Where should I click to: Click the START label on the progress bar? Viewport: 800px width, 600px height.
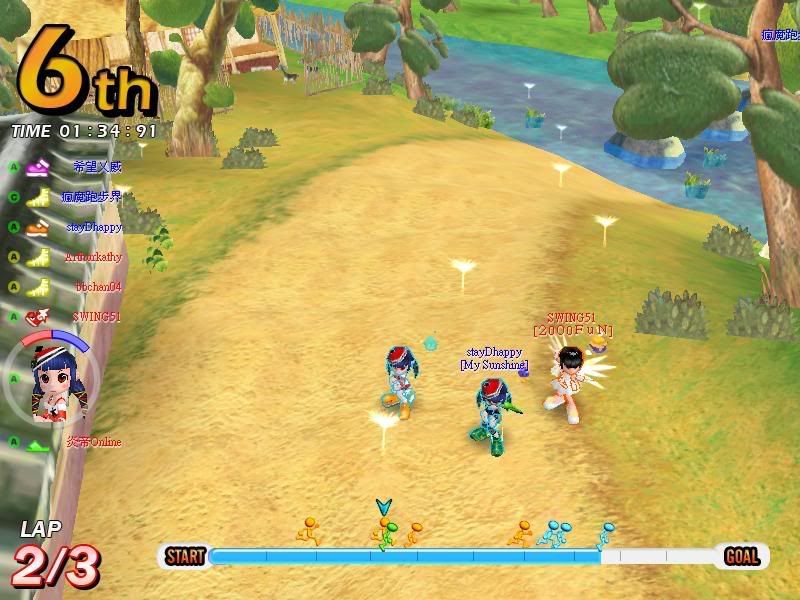click(x=185, y=556)
